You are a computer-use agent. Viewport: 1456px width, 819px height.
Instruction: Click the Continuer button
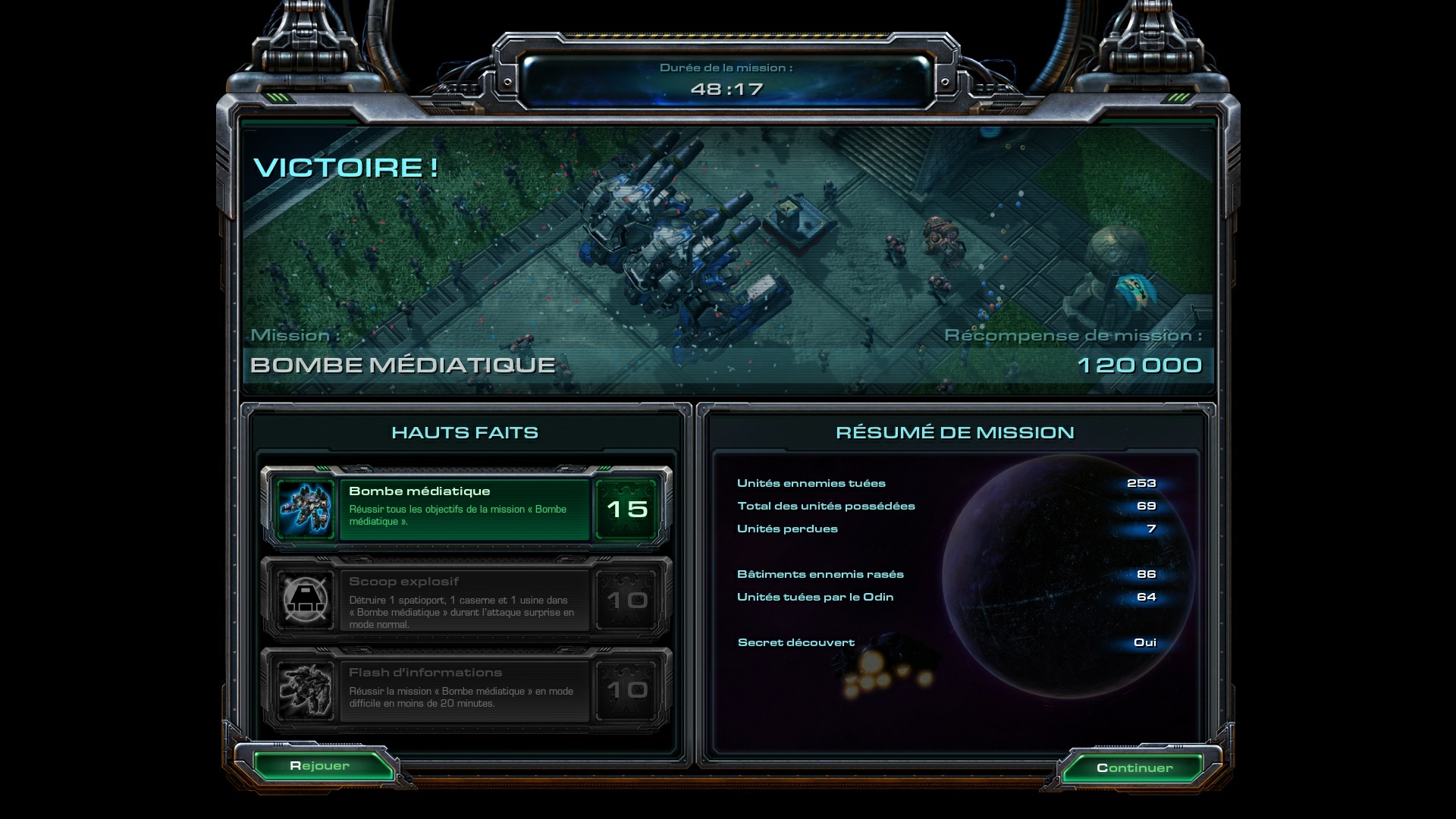pos(1134,767)
